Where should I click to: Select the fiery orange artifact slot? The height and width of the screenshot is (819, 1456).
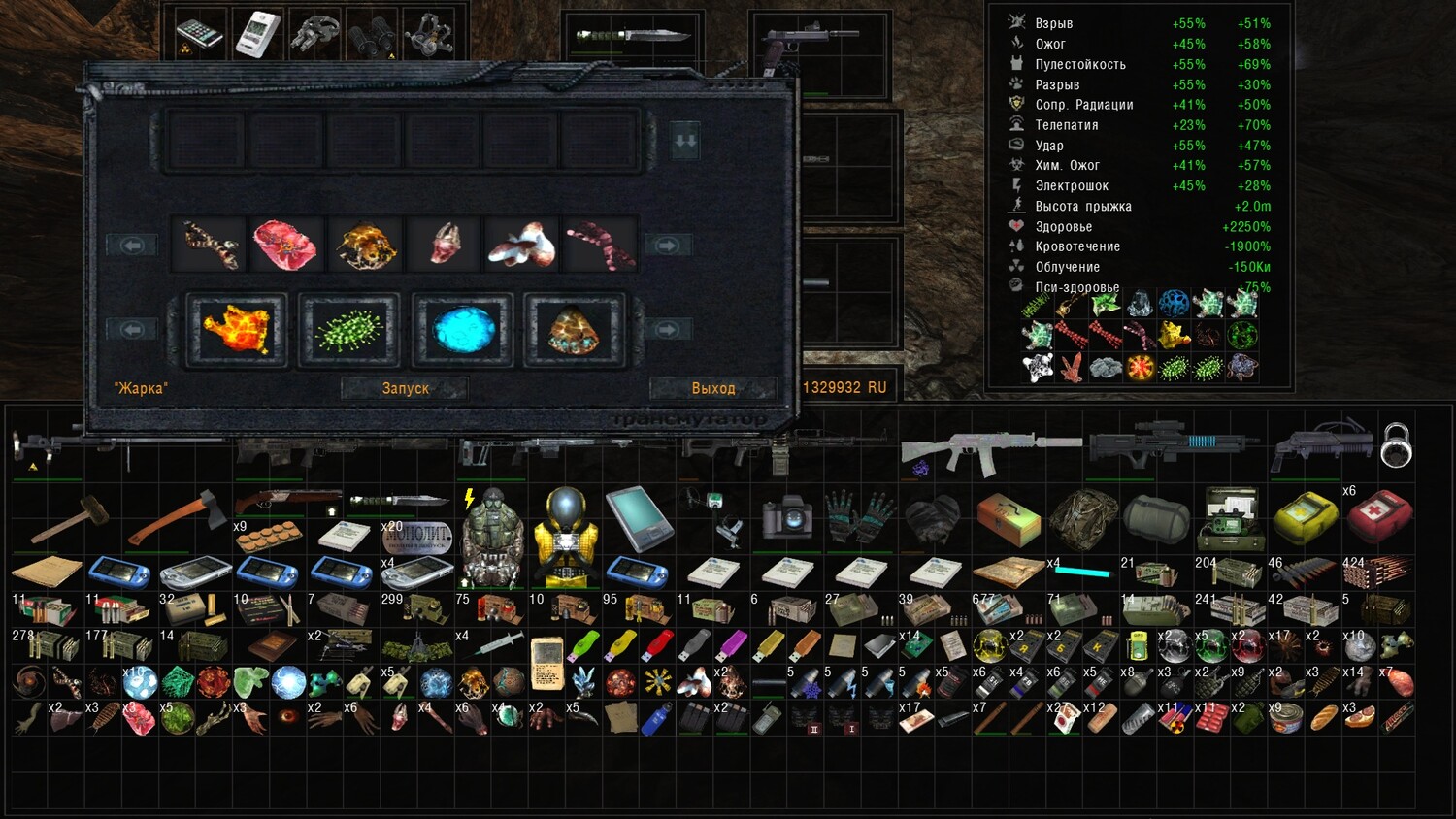point(237,330)
